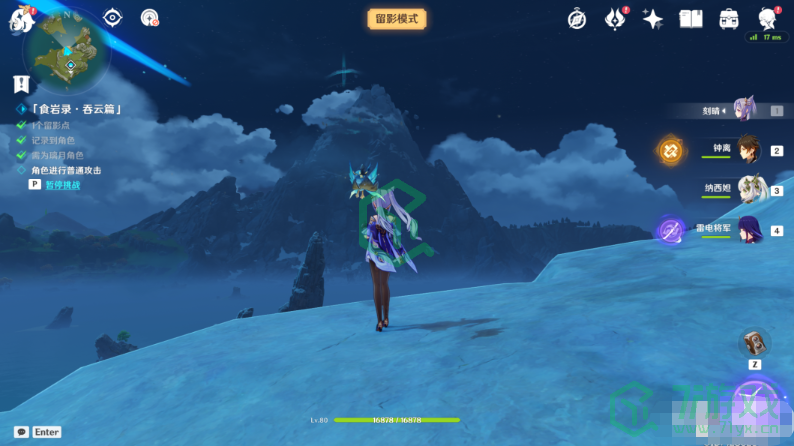794x446 pixels.
Task: Switch to party member 钟离
Action: click(x=748, y=149)
